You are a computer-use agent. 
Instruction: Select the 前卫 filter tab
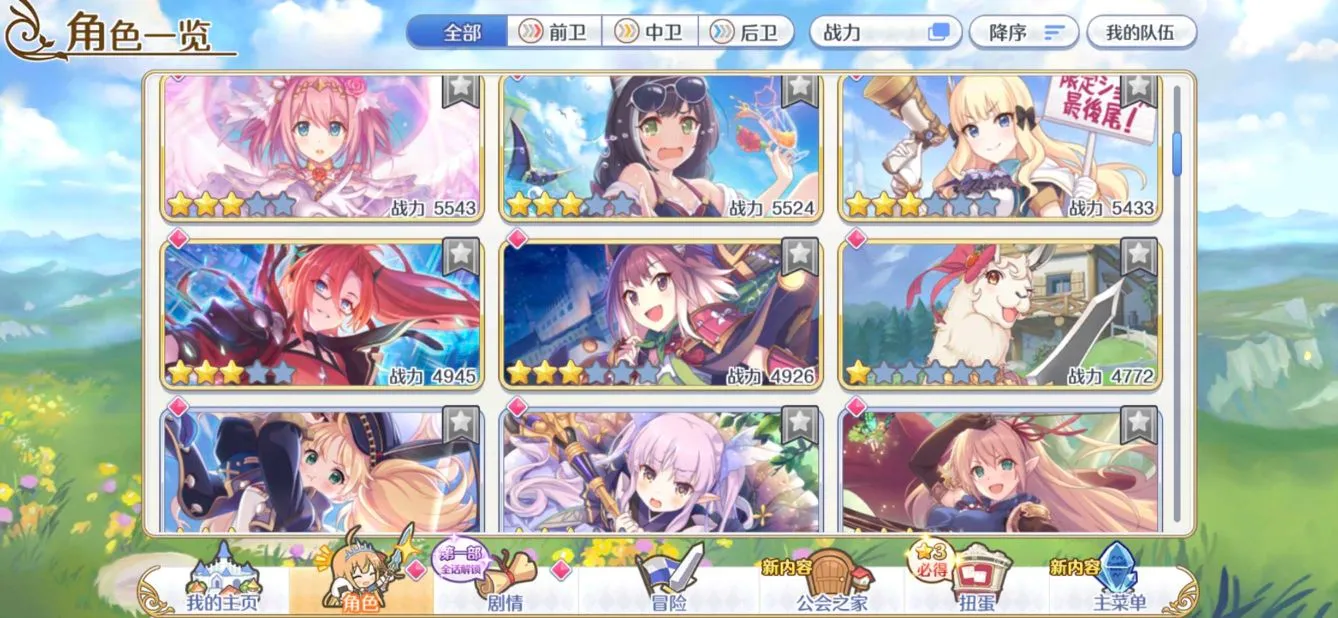554,32
